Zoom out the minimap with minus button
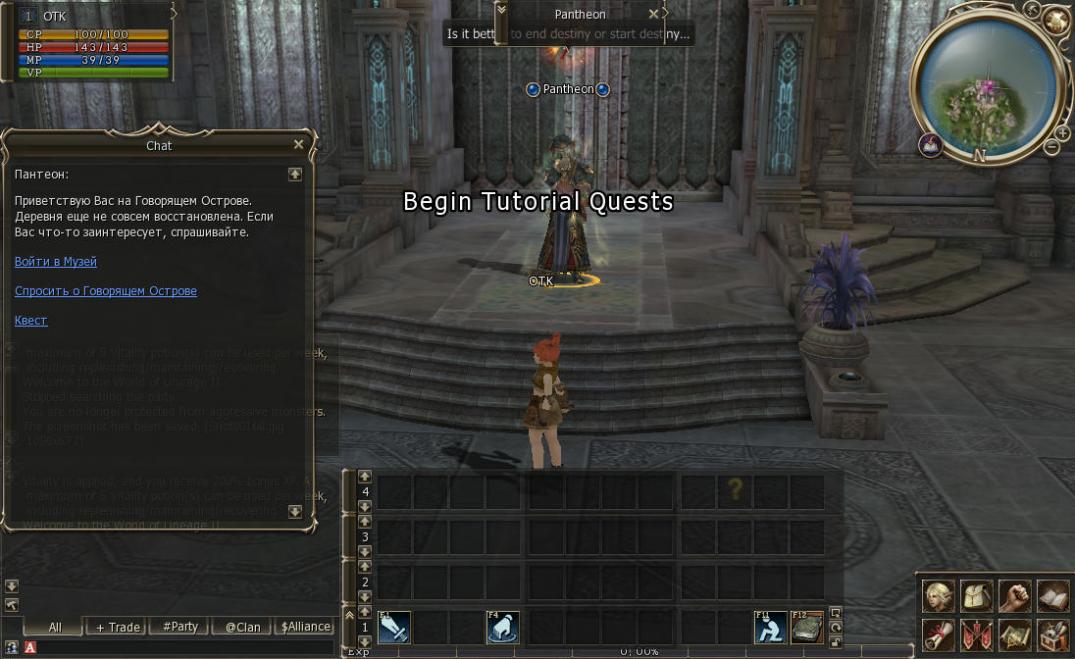Screen dimensions: 1075x659 coord(1052,147)
